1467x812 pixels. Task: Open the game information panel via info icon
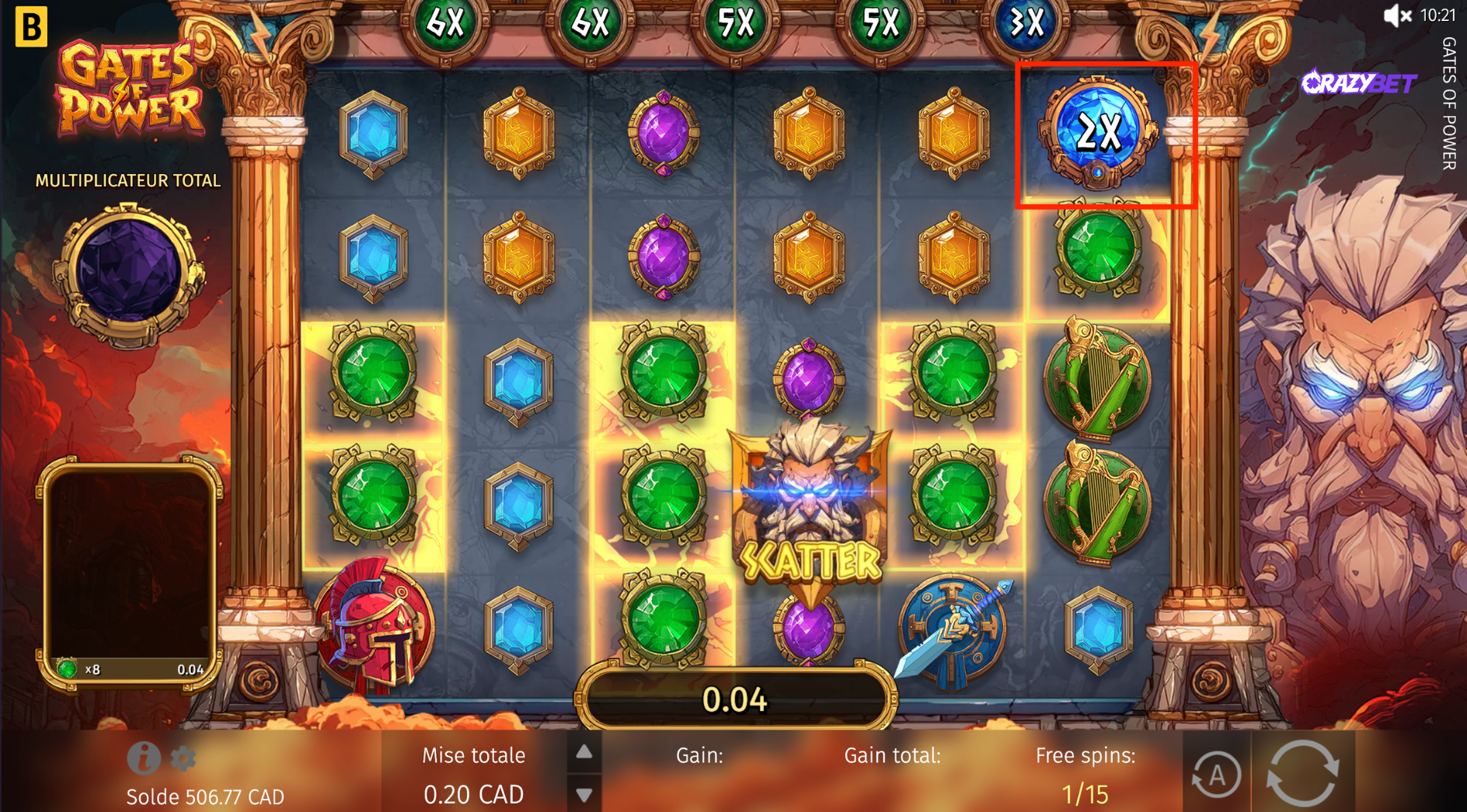click(x=144, y=758)
